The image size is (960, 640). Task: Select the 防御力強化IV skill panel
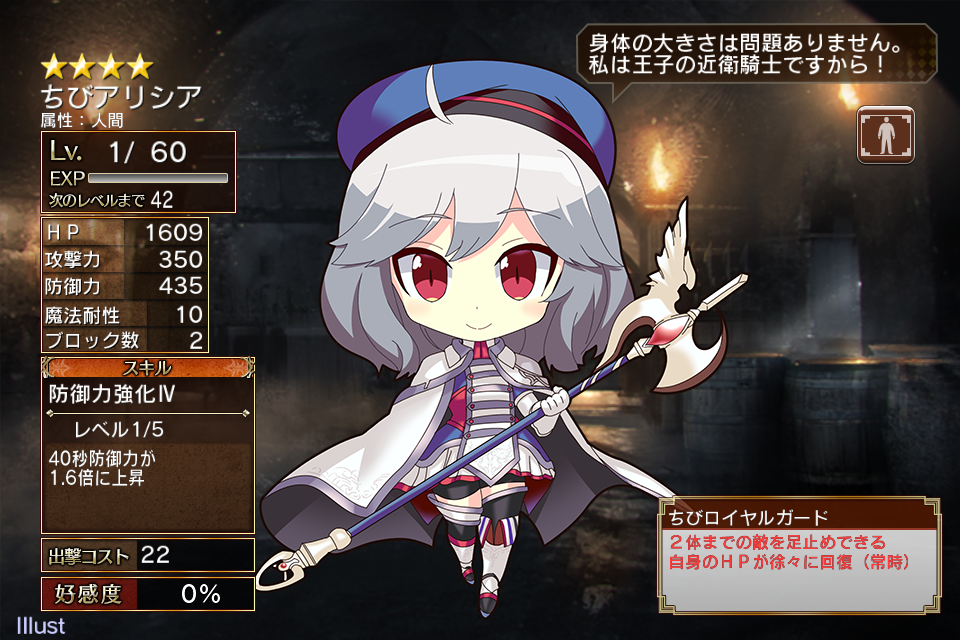pos(147,444)
